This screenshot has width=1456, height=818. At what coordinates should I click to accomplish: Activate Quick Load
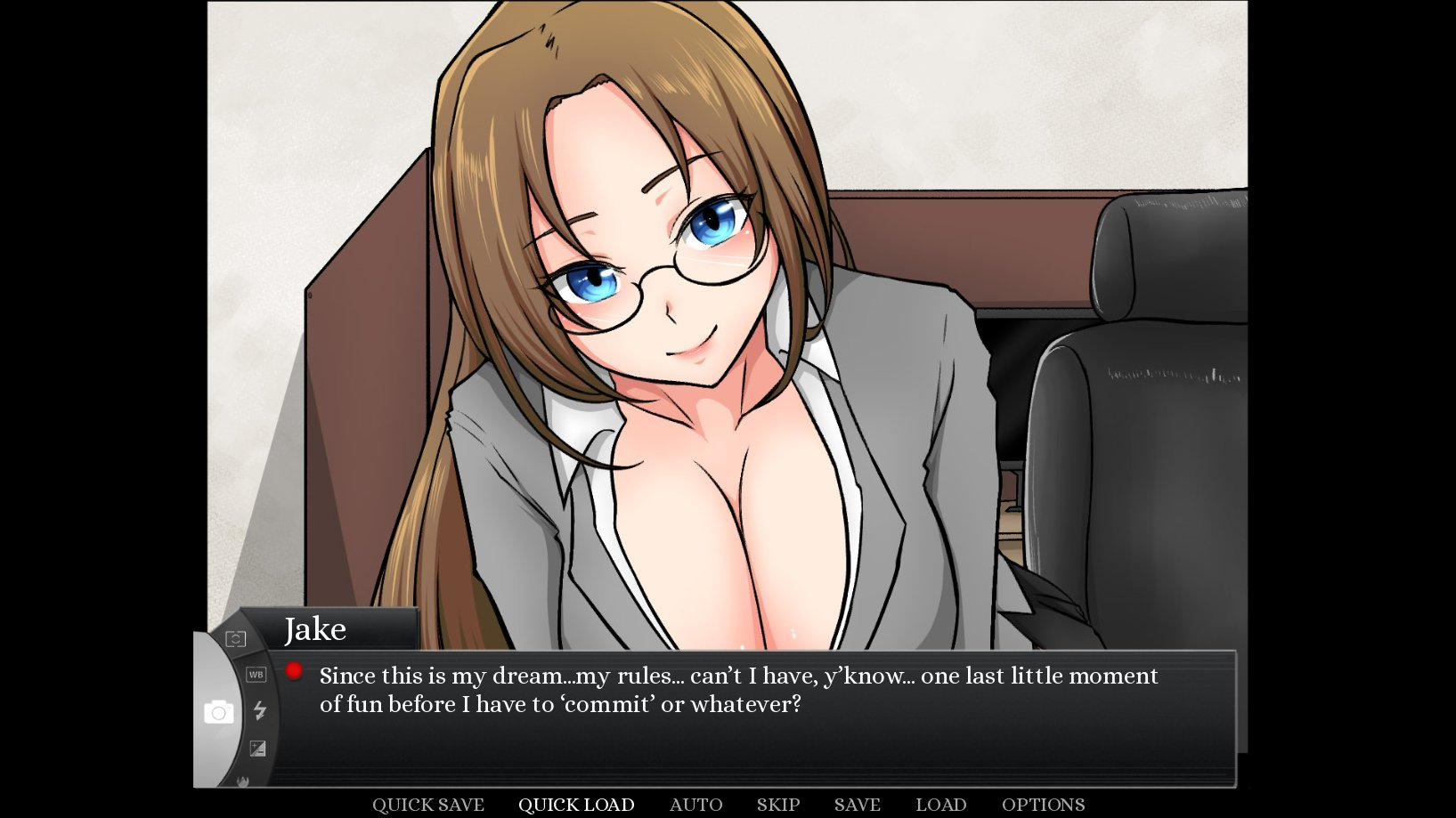[x=576, y=805]
